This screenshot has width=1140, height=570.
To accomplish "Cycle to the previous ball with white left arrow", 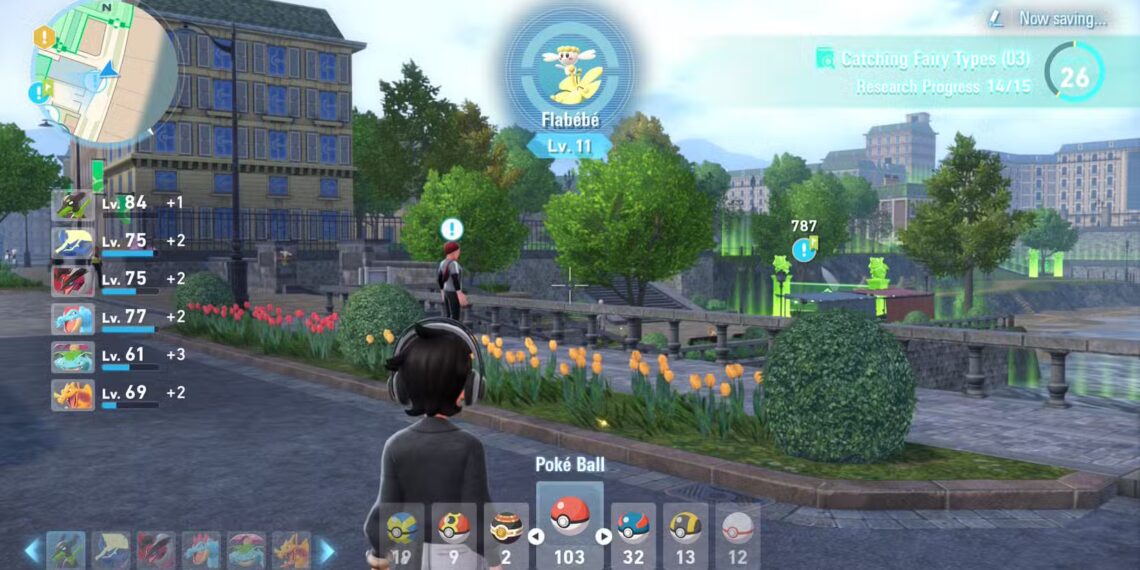I will [x=535, y=537].
